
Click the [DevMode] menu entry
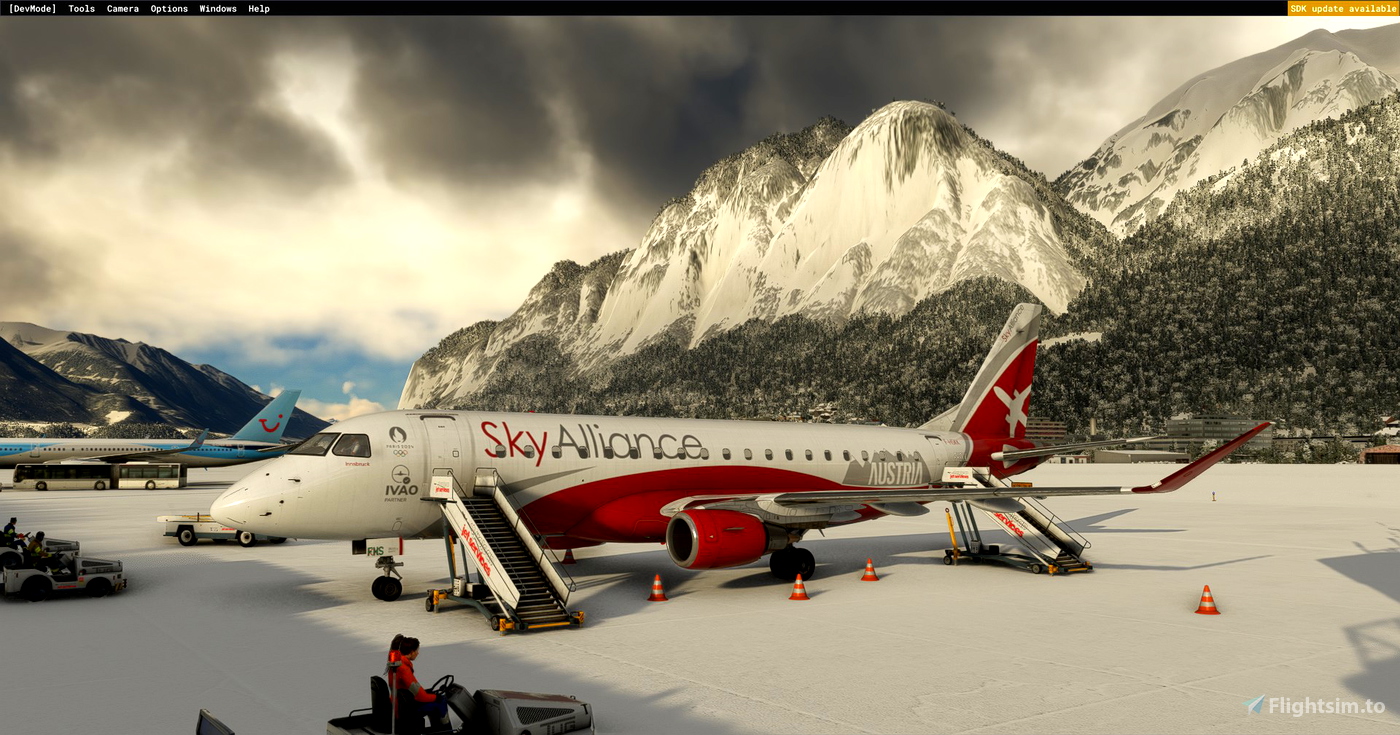click(33, 8)
